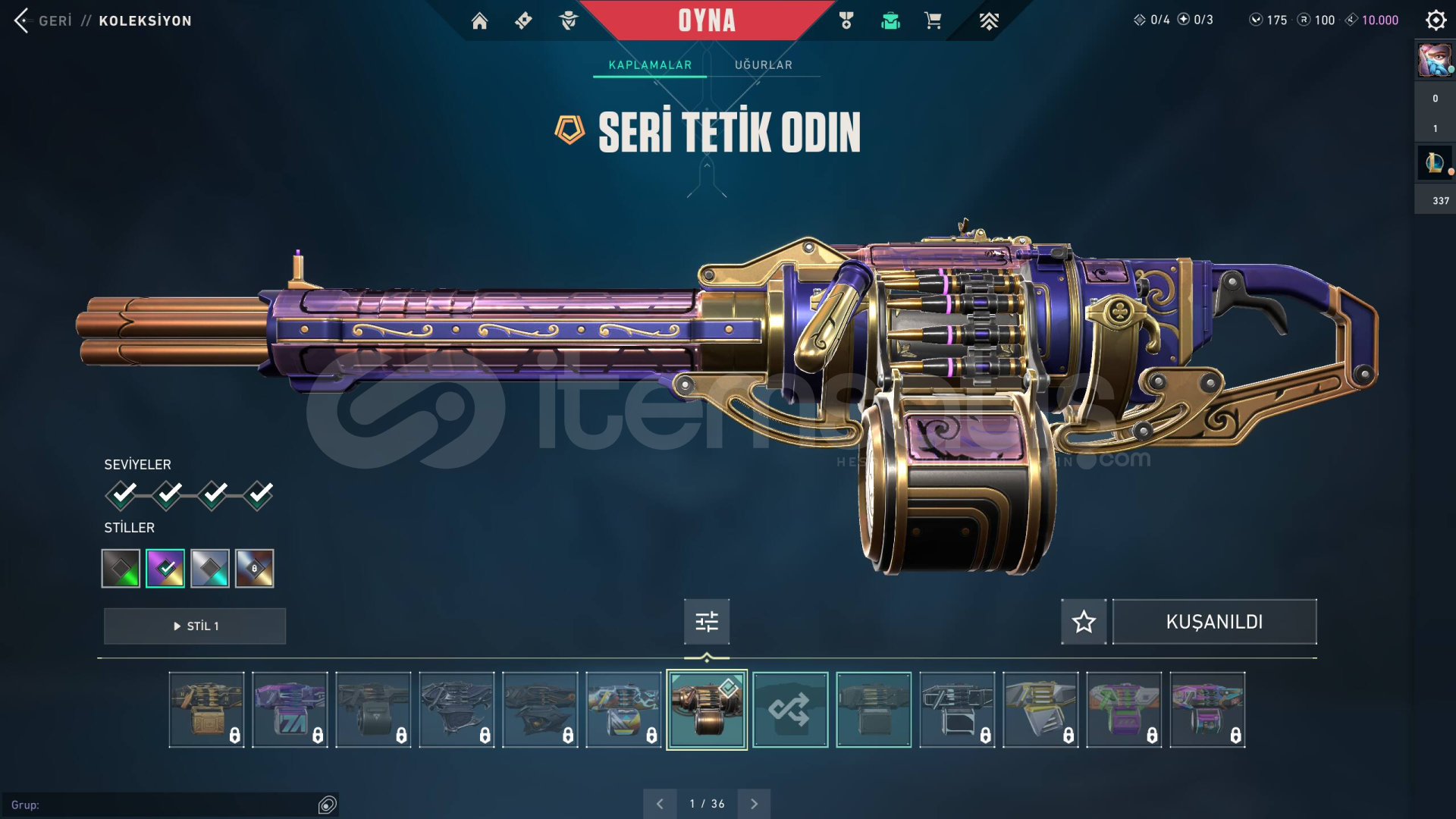Choose the green-corner skin variant
This screenshot has height=819, width=1456.
(121, 568)
